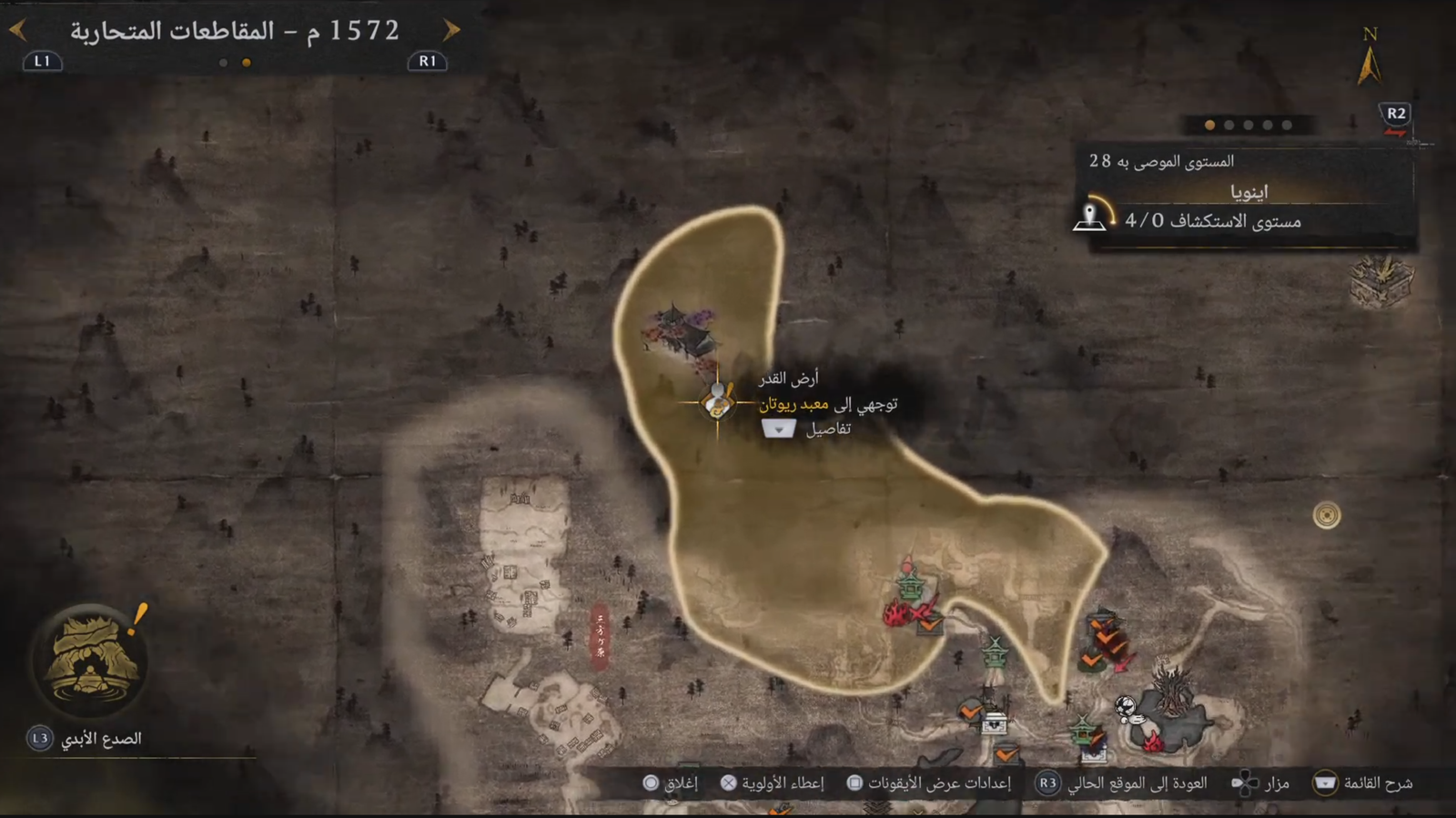Viewport: 1456px width, 818px height.
Task: Select the Ryotan Temple mission marker
Action: (717, 401)
